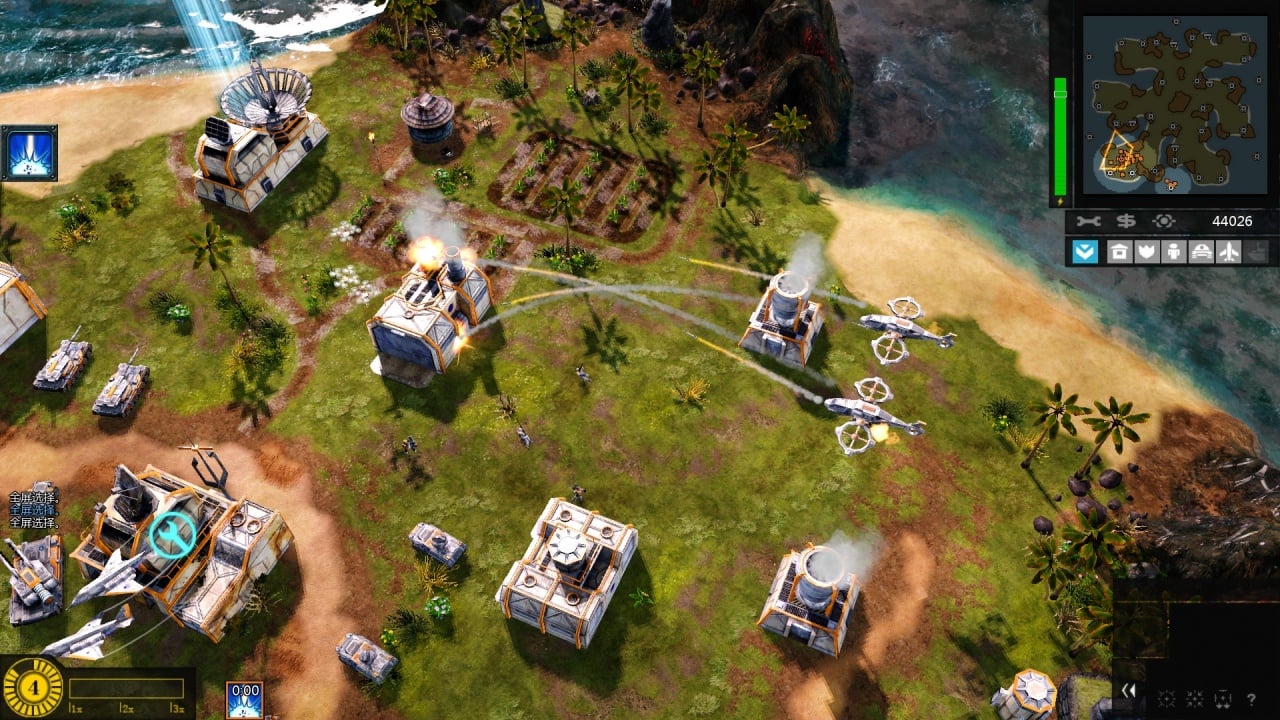Open the yellow security points dial
This screenshot has height=720, width=1280.
(x=33, y=688)
